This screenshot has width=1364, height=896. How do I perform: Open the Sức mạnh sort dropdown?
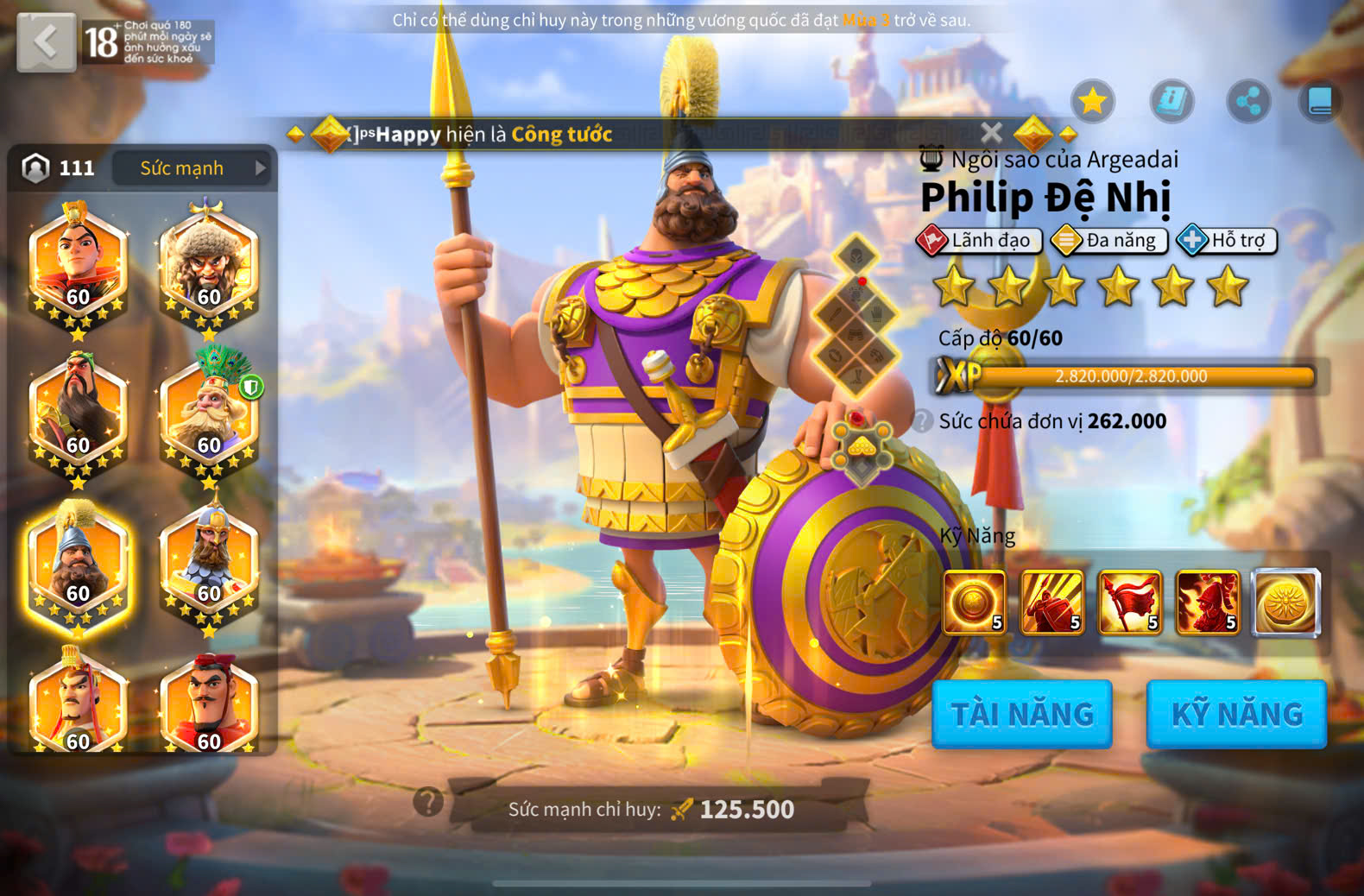pos(192,168)
